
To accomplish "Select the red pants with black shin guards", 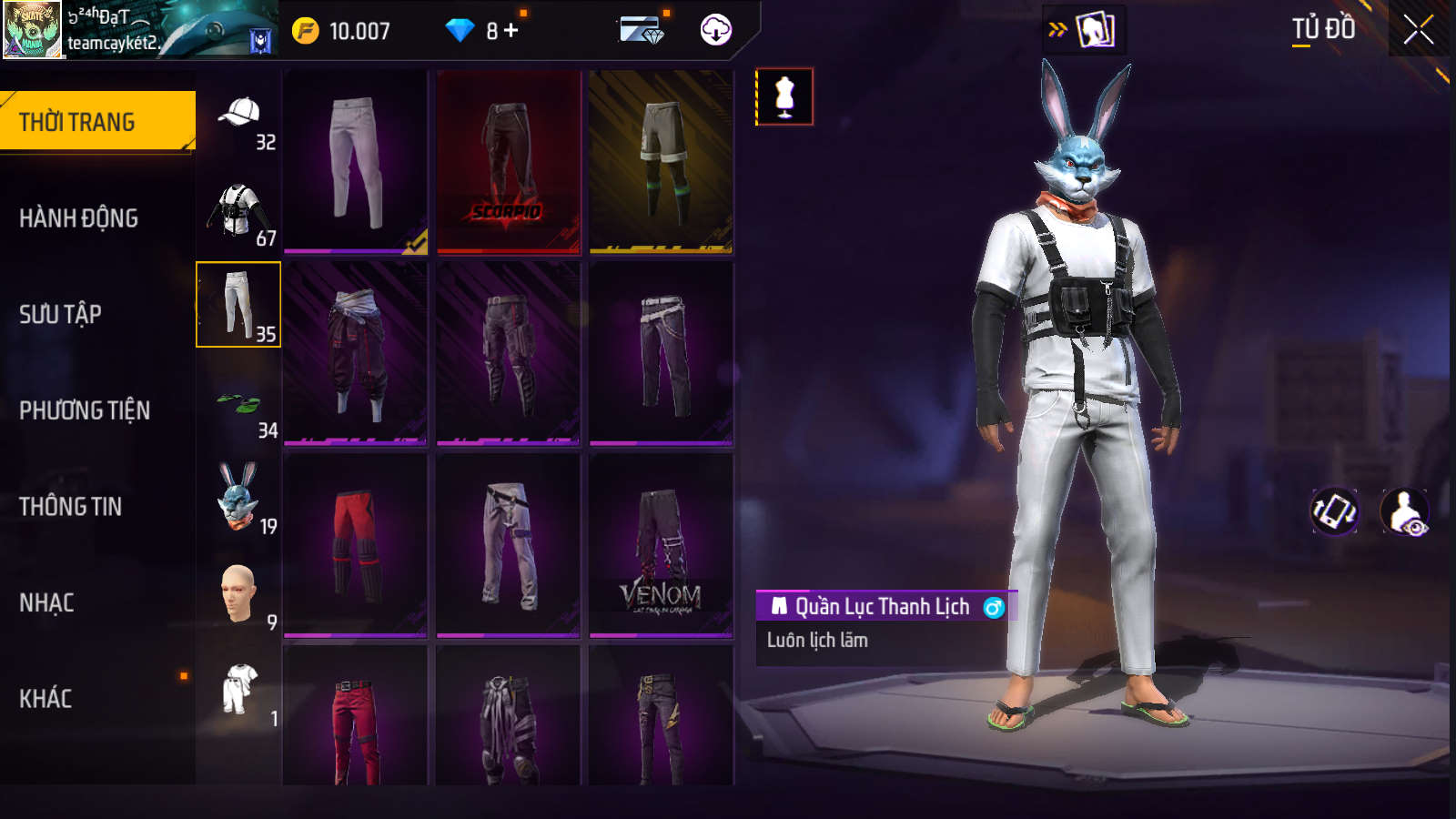I will (x=356, y=546).
